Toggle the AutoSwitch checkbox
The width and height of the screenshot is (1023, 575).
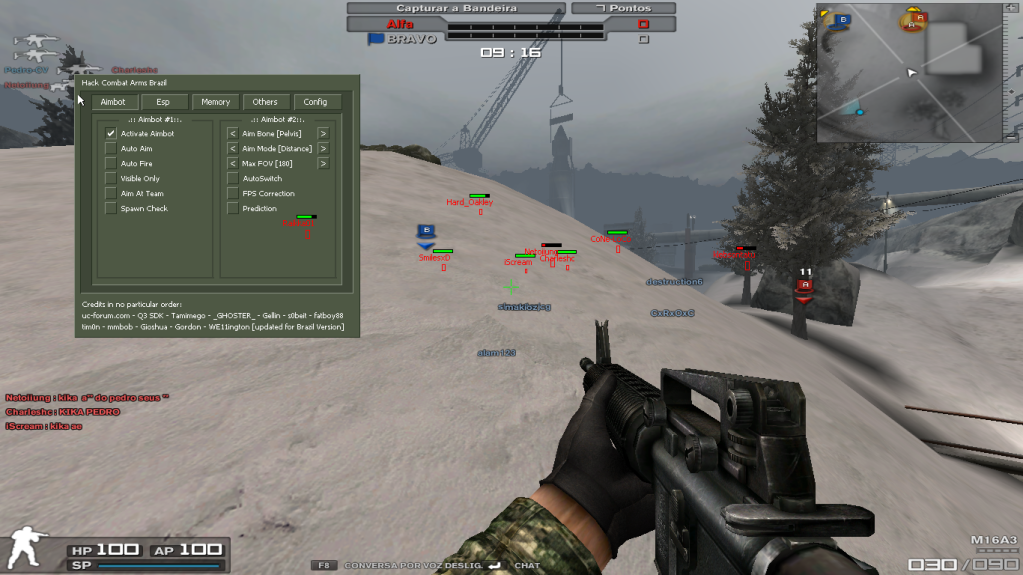(x=233, y=178)
